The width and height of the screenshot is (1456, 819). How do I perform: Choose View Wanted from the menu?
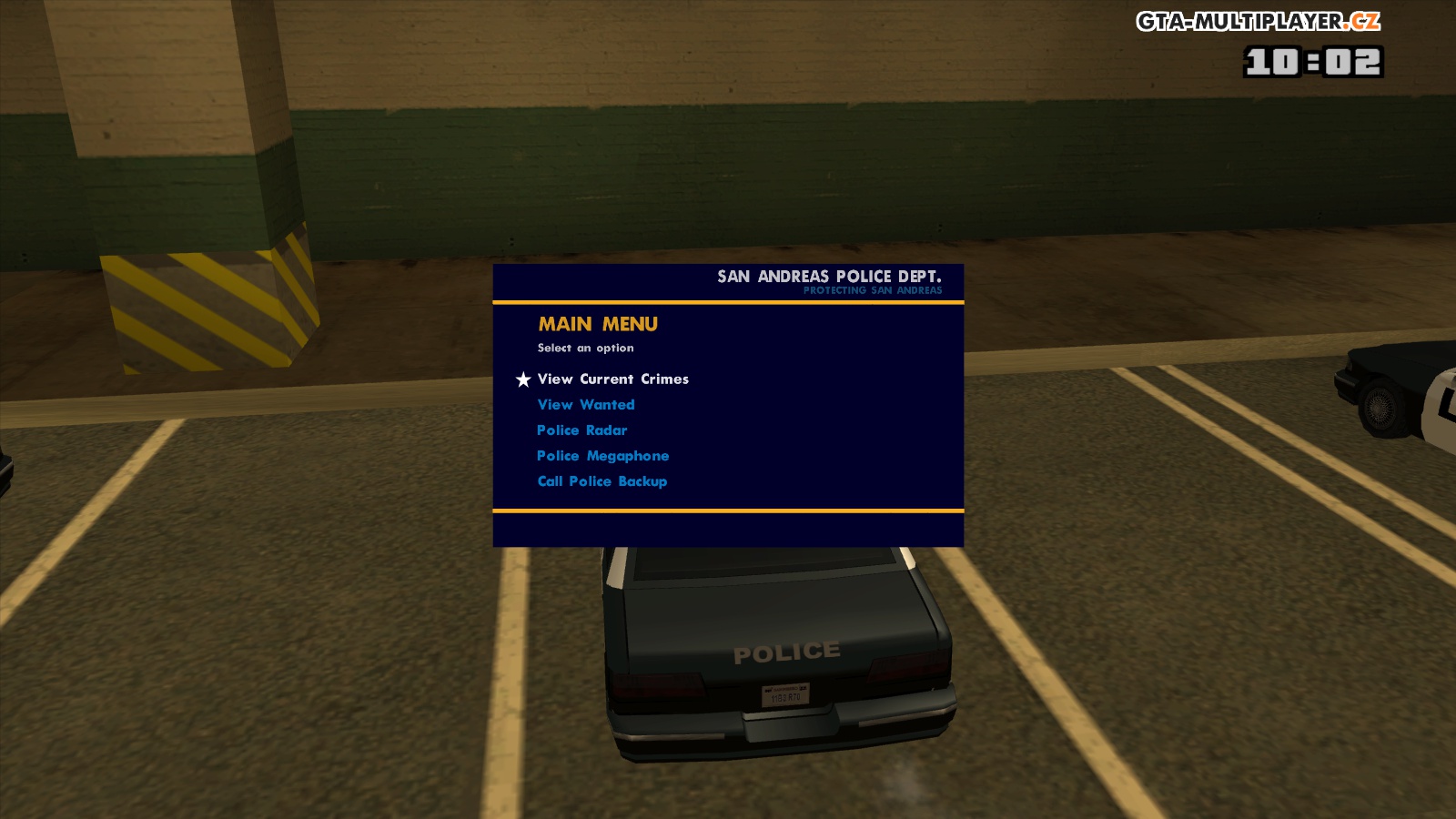coord(586,404)
